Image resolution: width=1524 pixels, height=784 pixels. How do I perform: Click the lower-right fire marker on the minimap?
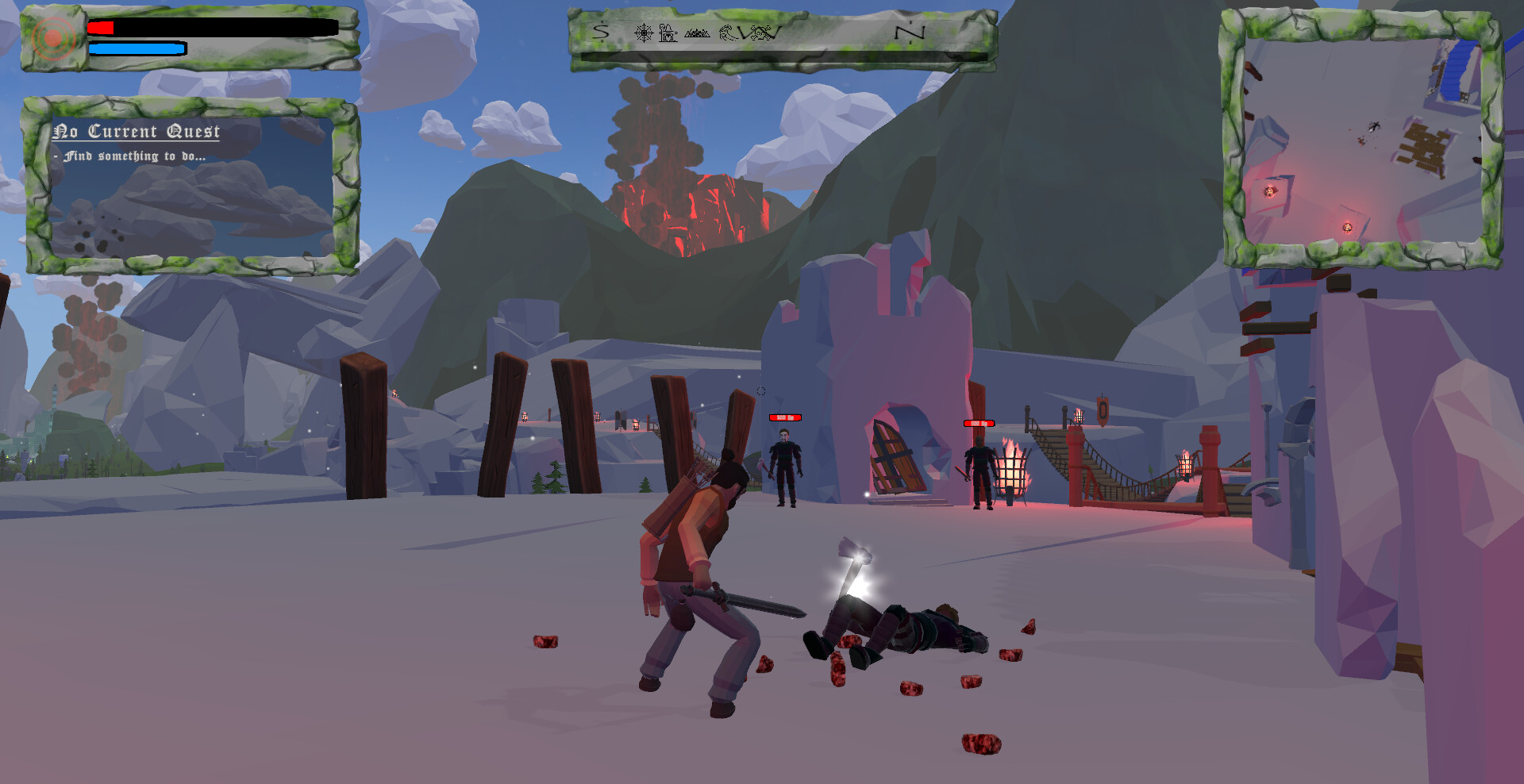click(x=1347, y=228)
